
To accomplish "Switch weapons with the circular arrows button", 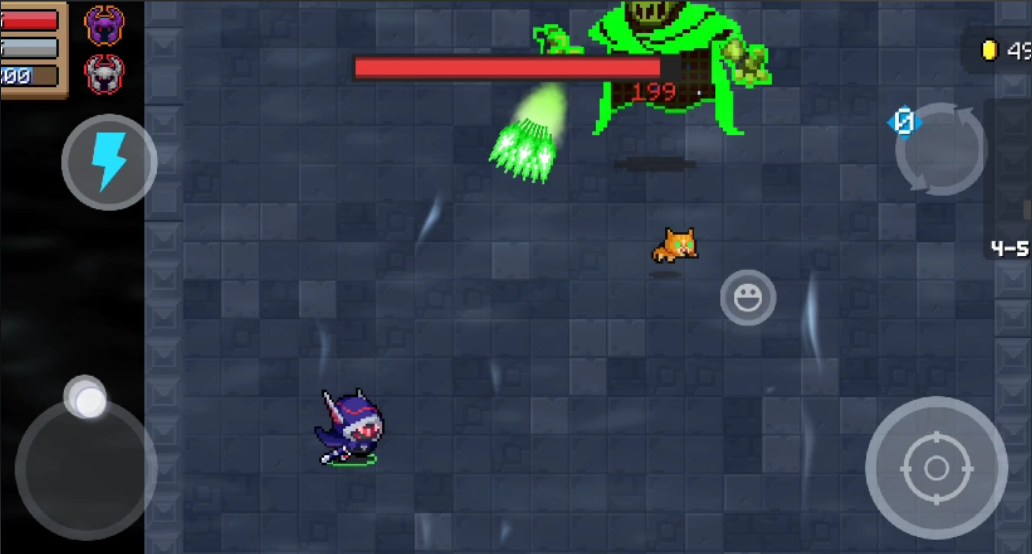I will (940, 150).
